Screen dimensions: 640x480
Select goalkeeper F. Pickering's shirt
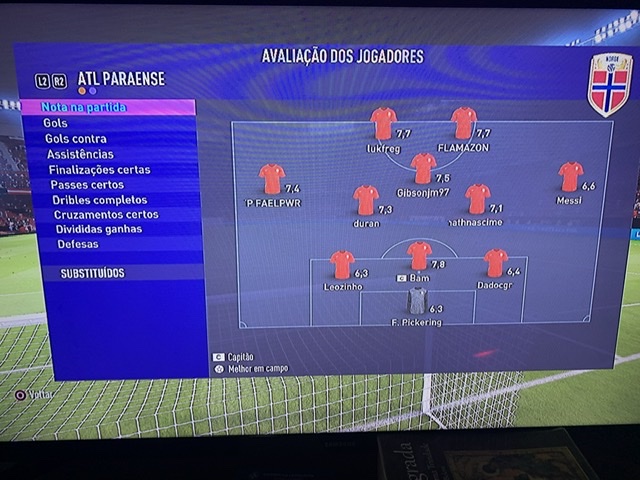(417, 300)
